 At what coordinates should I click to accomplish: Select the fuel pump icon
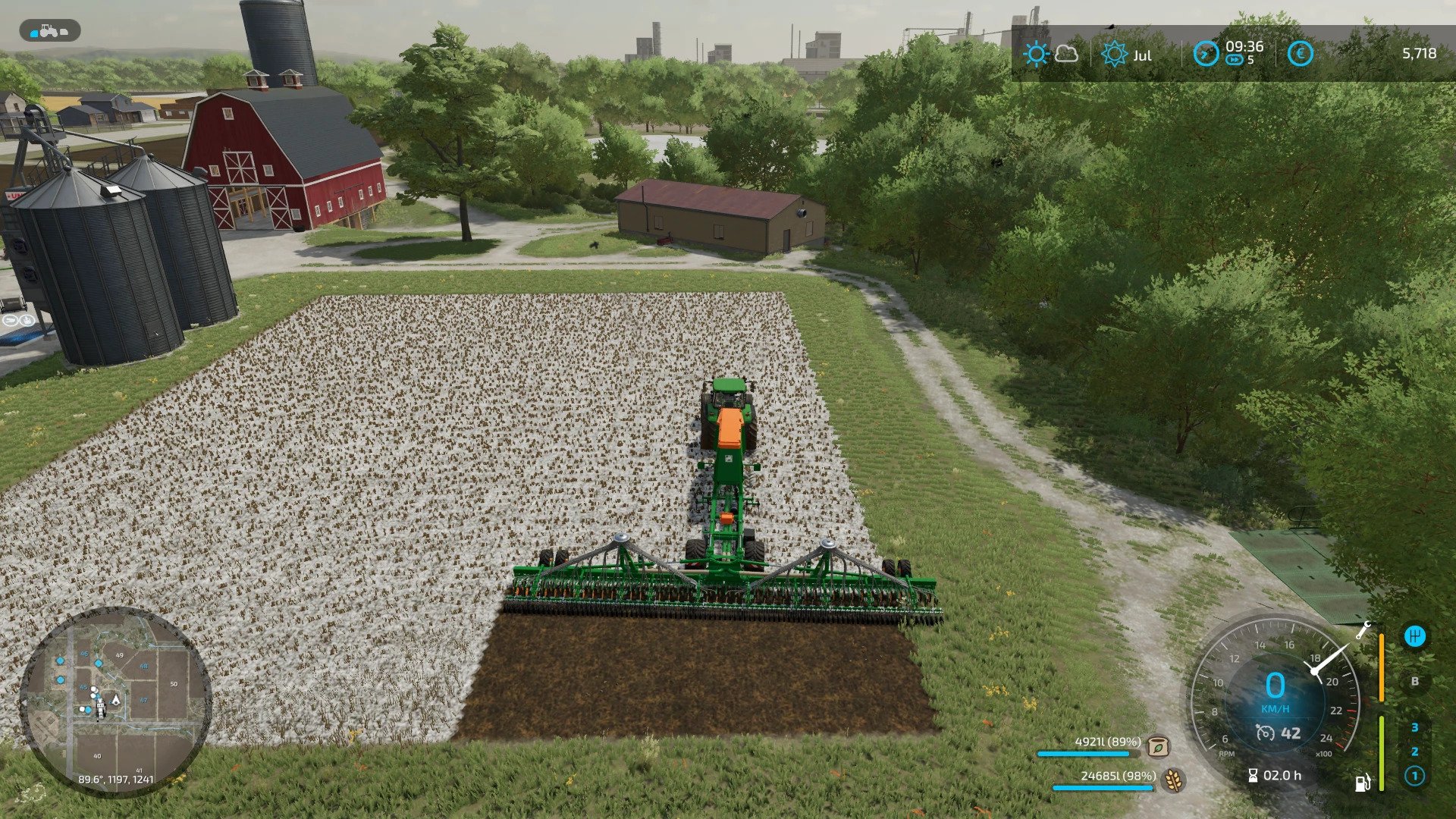1363,783
